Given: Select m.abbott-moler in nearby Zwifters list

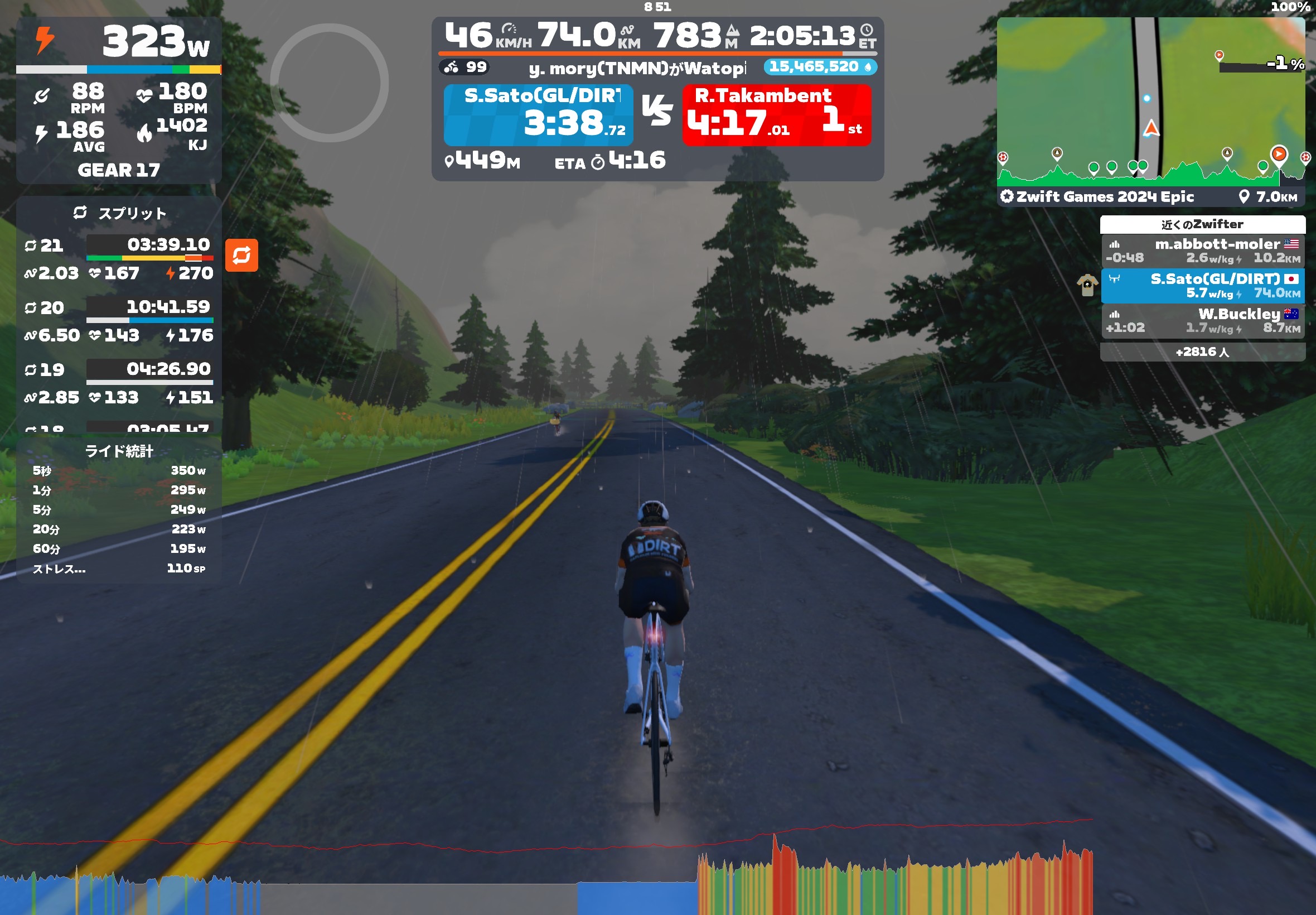Looking at the screenshot, I should coord(1202,251).
